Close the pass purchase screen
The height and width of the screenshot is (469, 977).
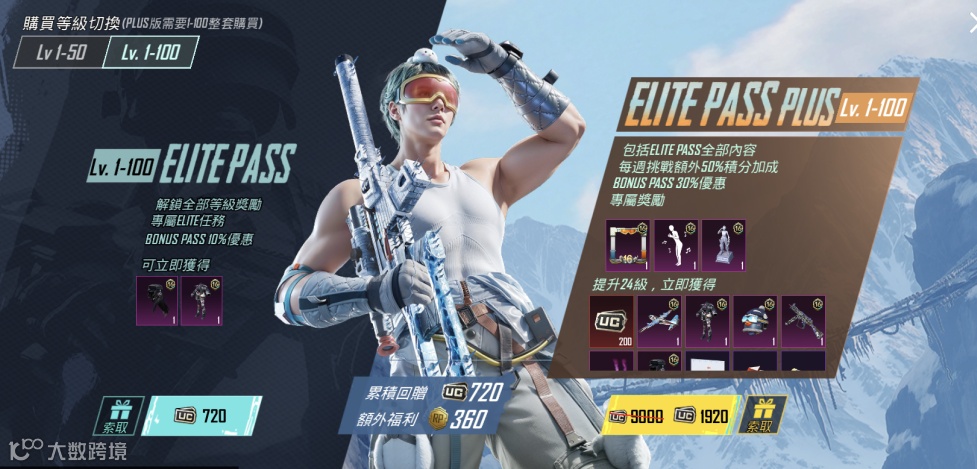[x=971, y=25]
